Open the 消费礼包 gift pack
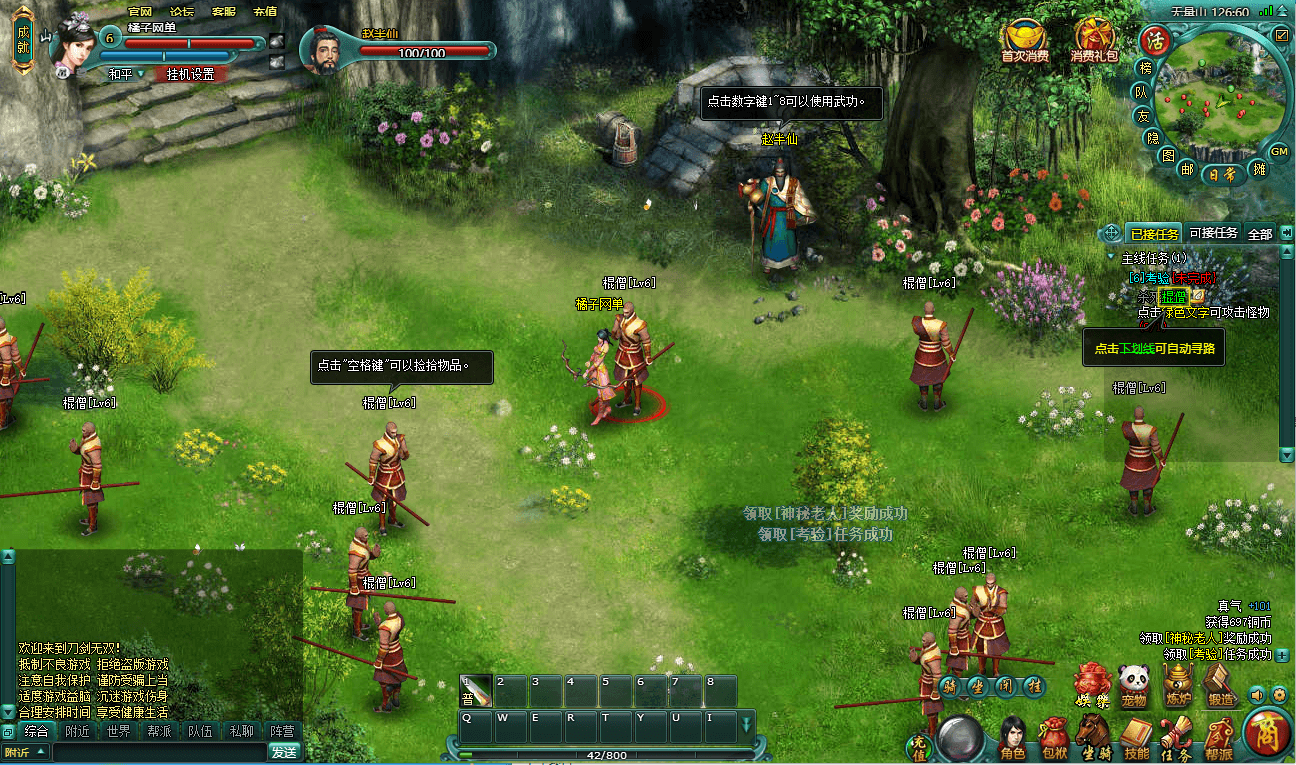The width and height of the screenshot is (1296, 765). pos(1094,41)
